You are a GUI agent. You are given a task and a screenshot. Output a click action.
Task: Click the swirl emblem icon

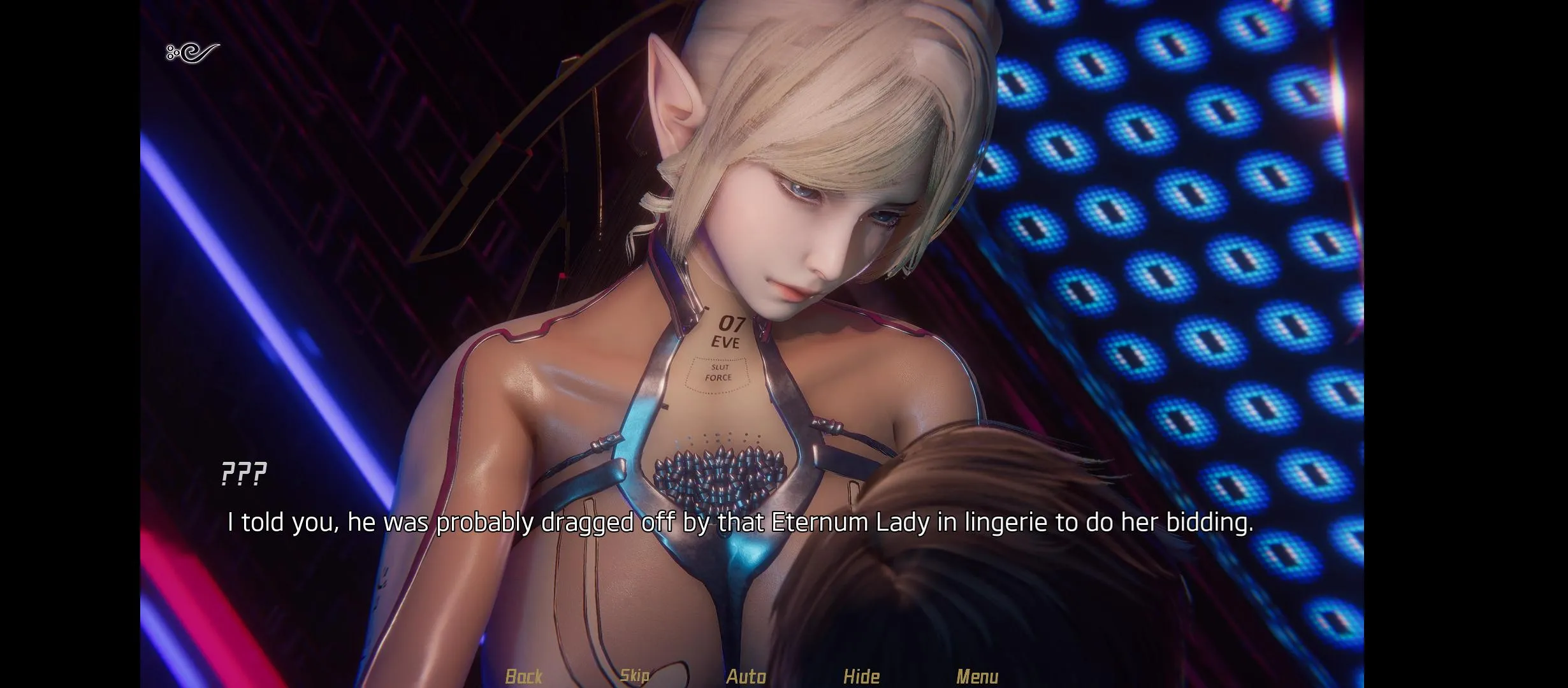(x=192, y=52)
